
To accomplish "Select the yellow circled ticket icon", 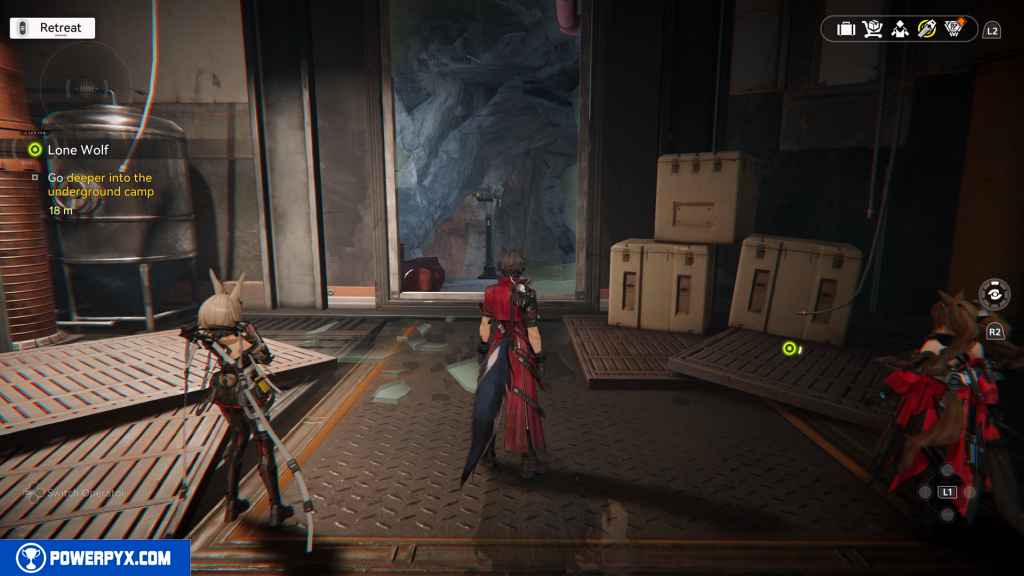I will [926, 29].
